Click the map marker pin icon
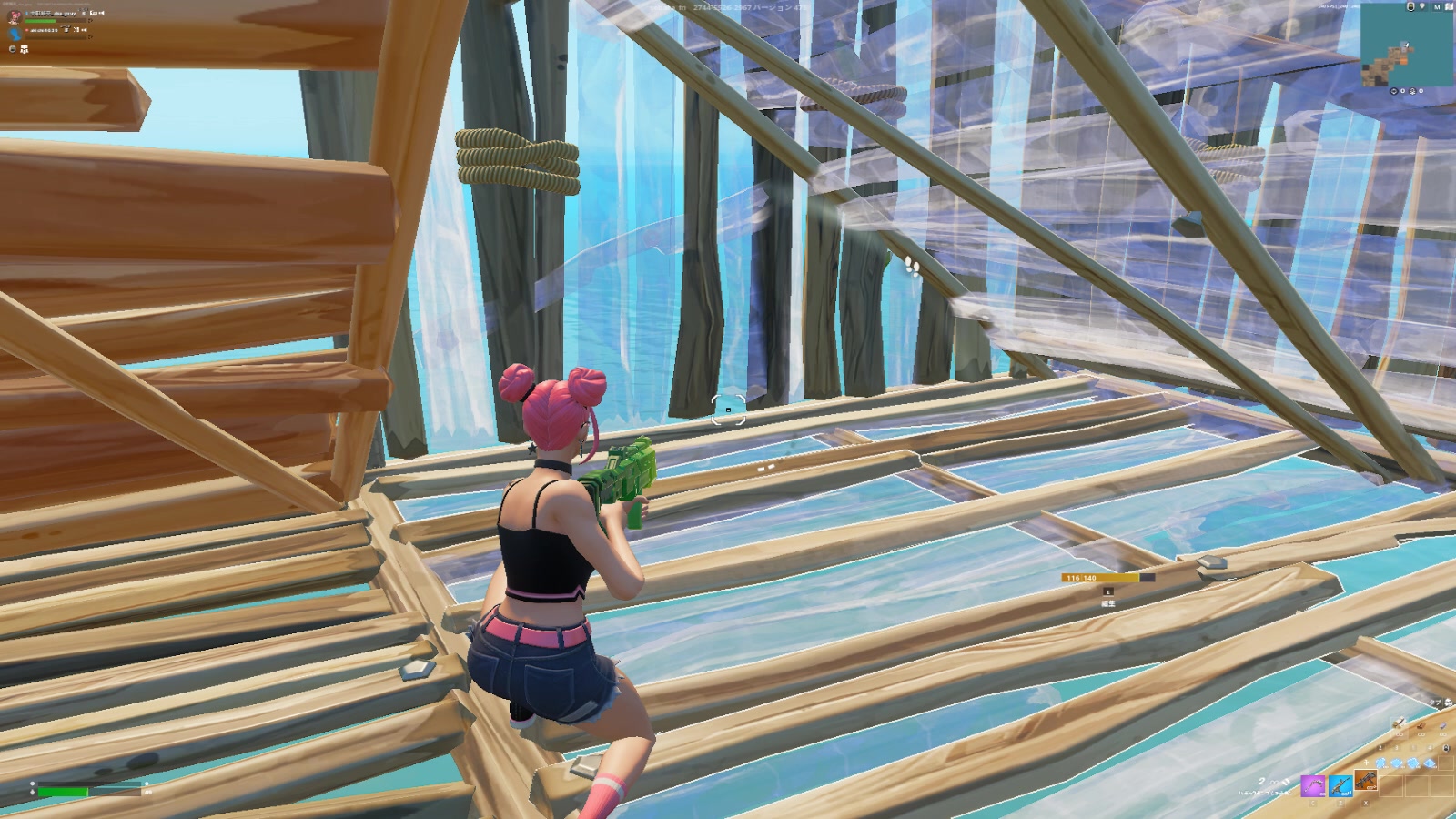Viewport: 1456px width, 819px height. 1422,5
